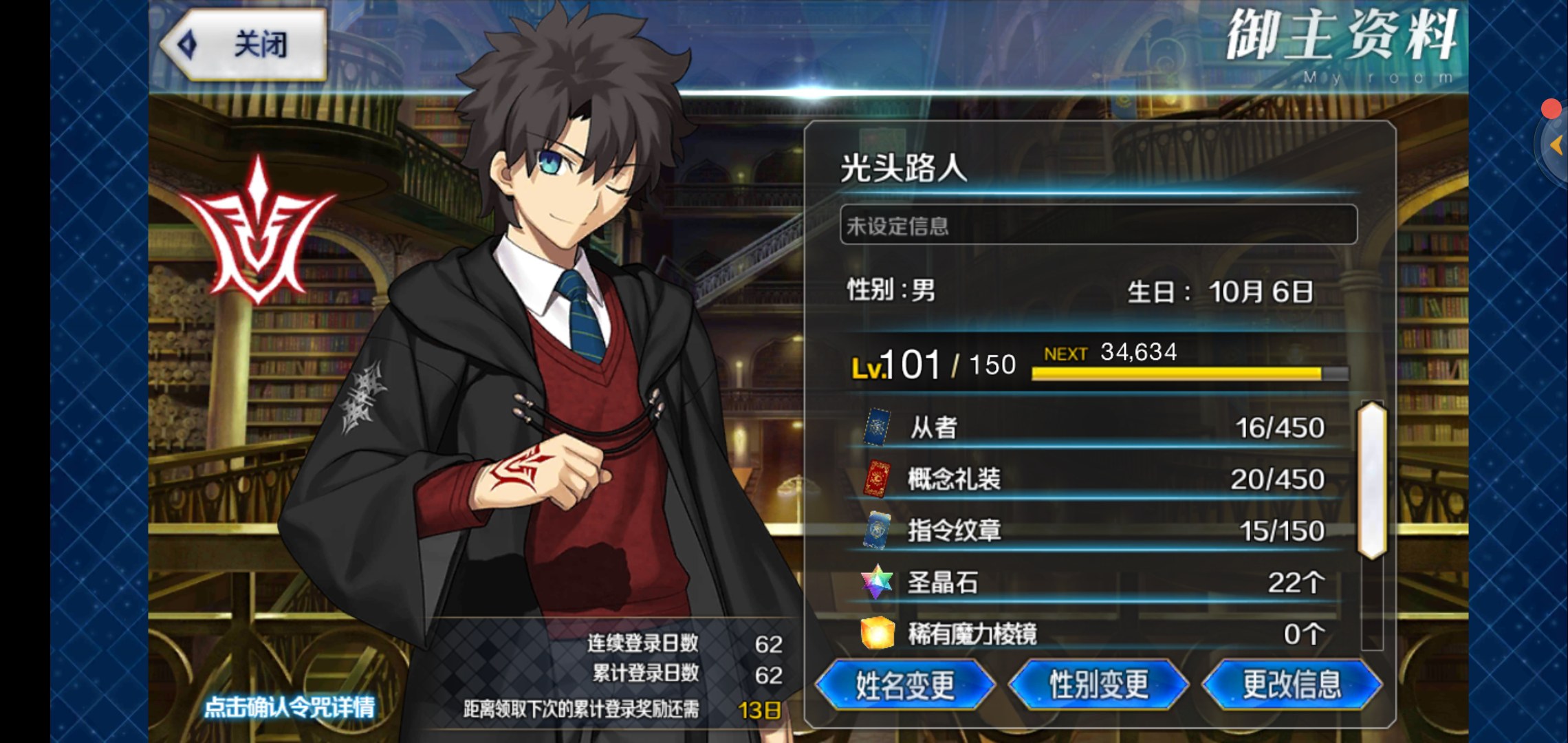The image size is (1568, 743).
Task: Click the stats list scrollbar handle
Action: point(1371,480)
